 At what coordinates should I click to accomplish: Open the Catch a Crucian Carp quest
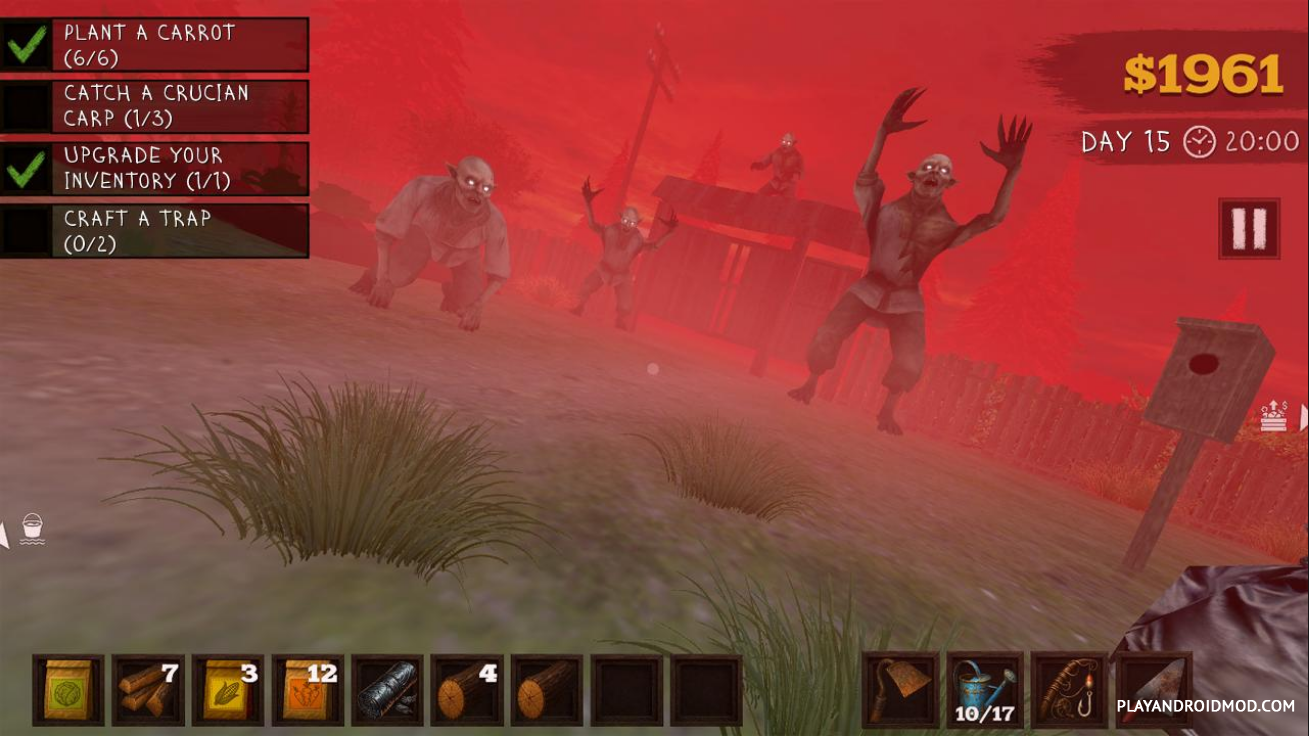point(155,106)
